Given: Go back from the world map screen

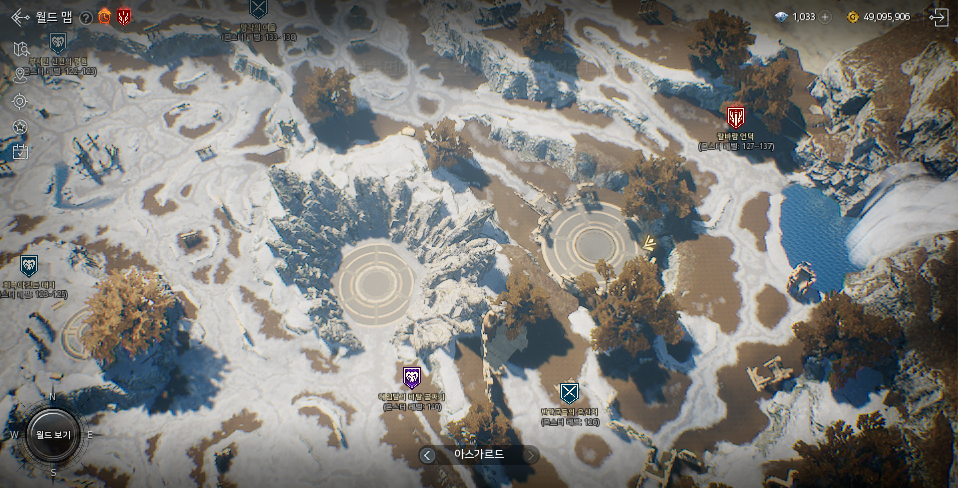Looking at the screenshot, I should [x=19, y=17].
